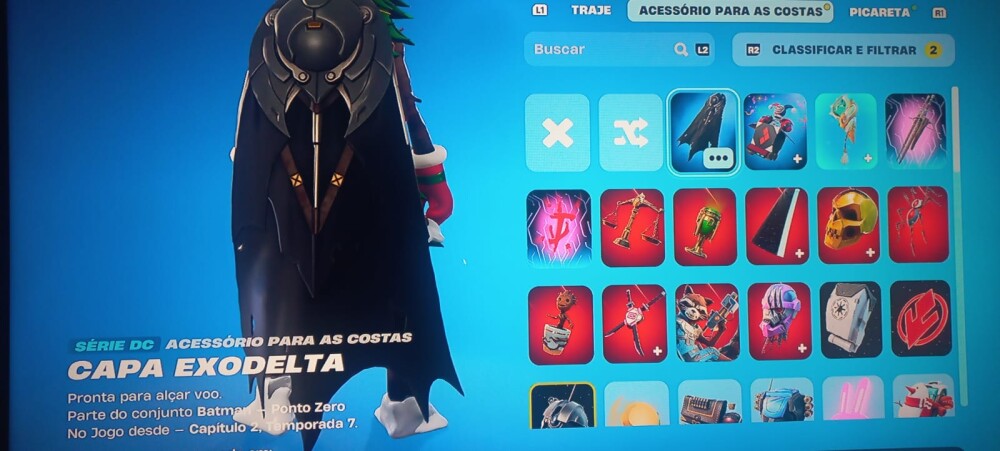This screenshot has width=1000, height=451.
Task: Choose the white Clone Trooper backpack
Action: pos(850,320)
